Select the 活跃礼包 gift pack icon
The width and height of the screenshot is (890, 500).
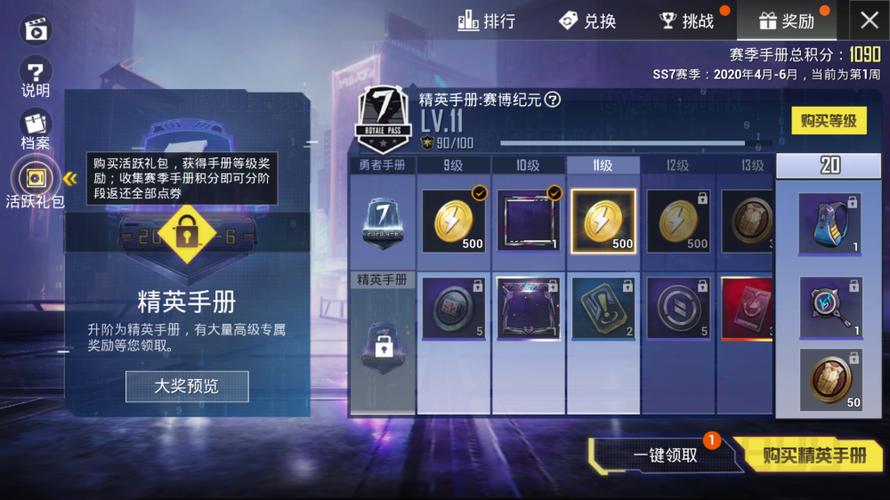click(36, 184)
